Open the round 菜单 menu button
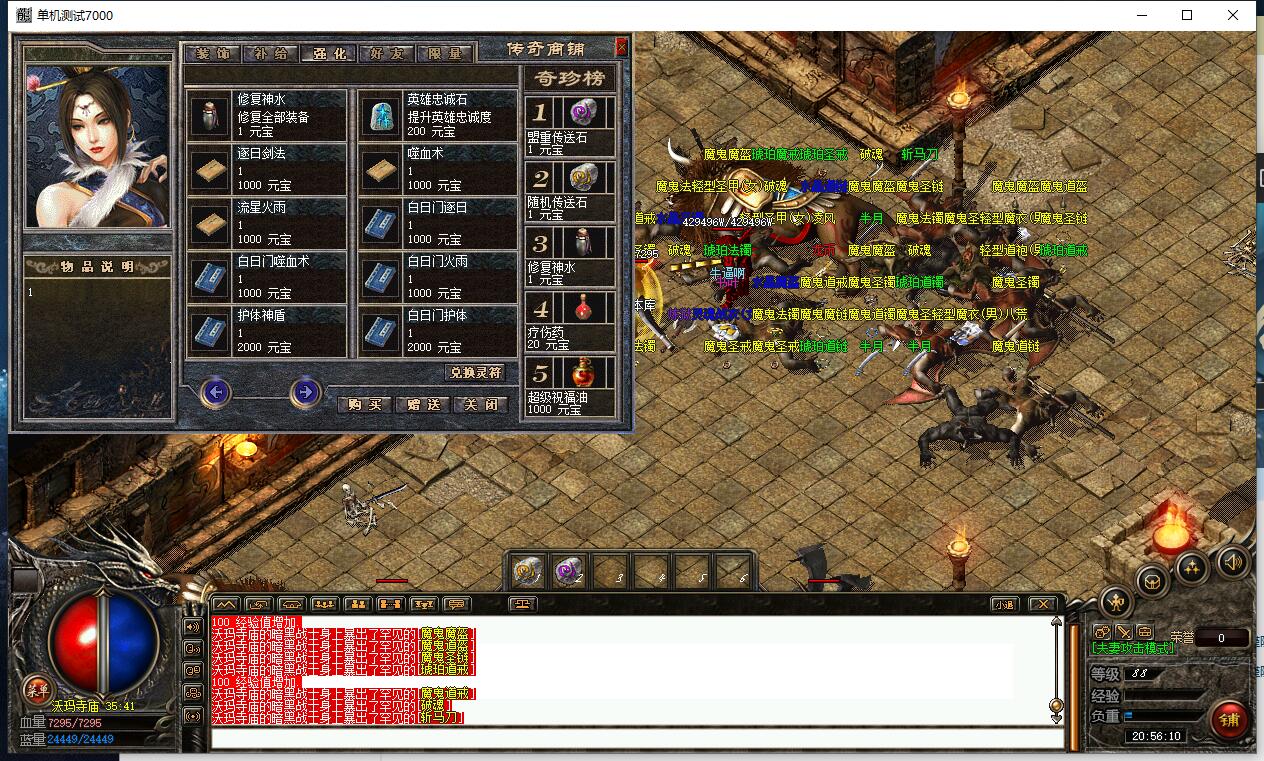The image size is (1264, 761). [x=38, y=689]
